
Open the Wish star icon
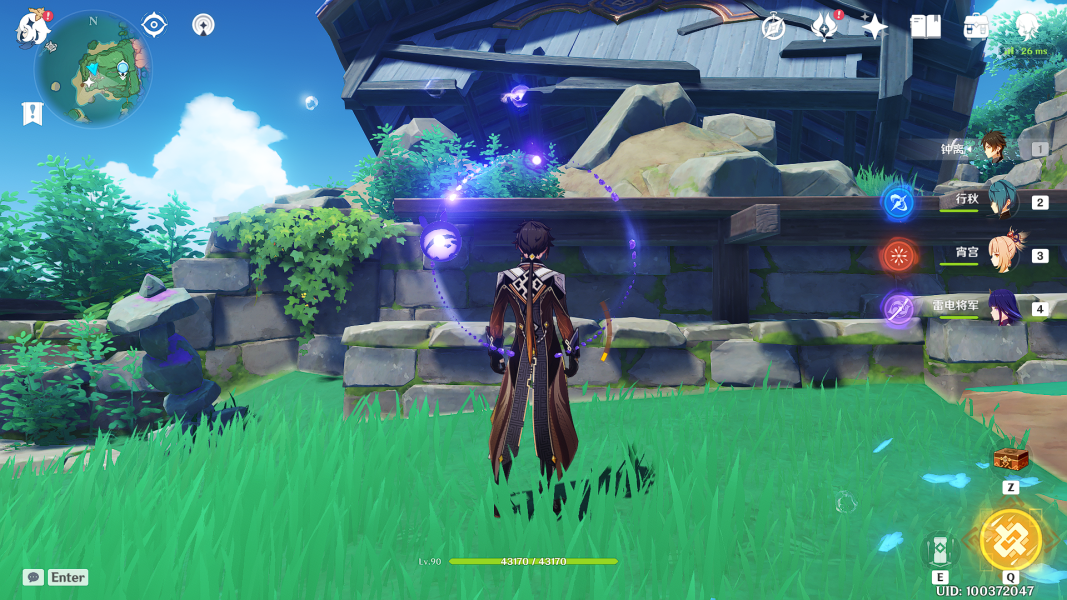(875, 27)
